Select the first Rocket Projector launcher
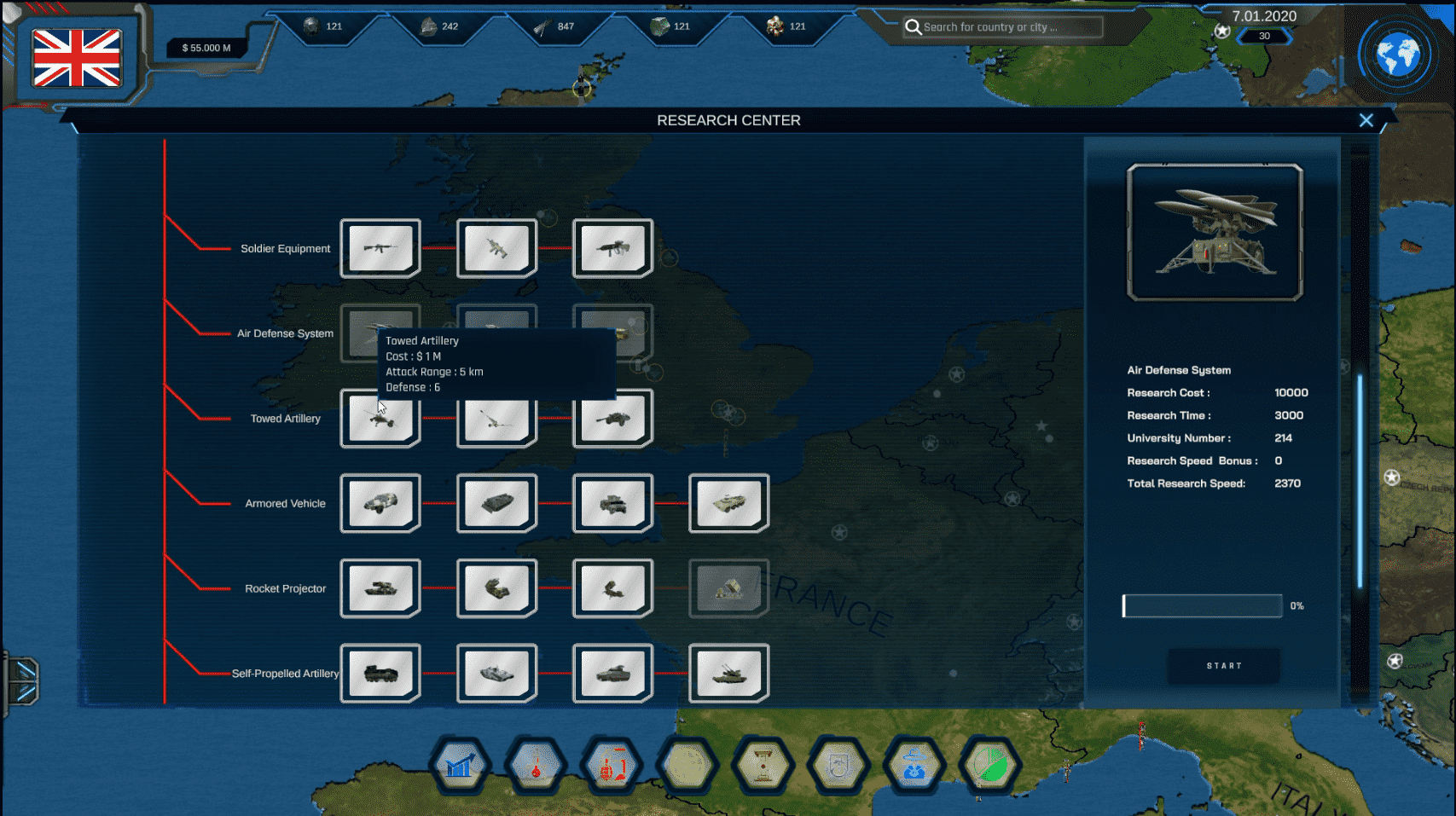Image resolution: width=1456 pixels, height=816 pixels. [x=380, y=588]
